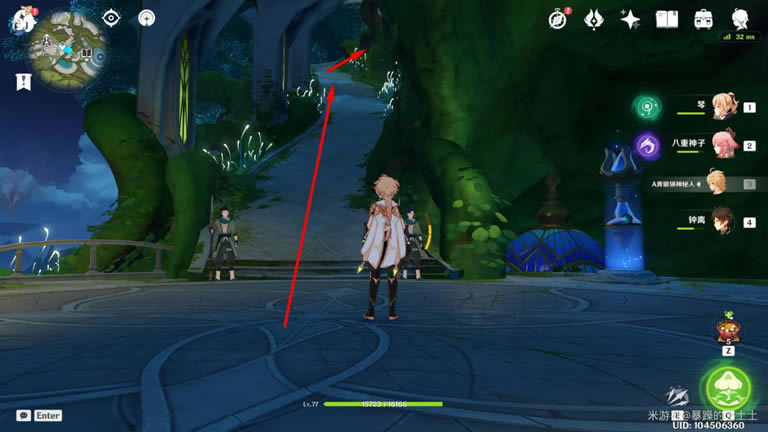768x432 pixels.
Task: Open the compass events icon
Action: [559, 18]
